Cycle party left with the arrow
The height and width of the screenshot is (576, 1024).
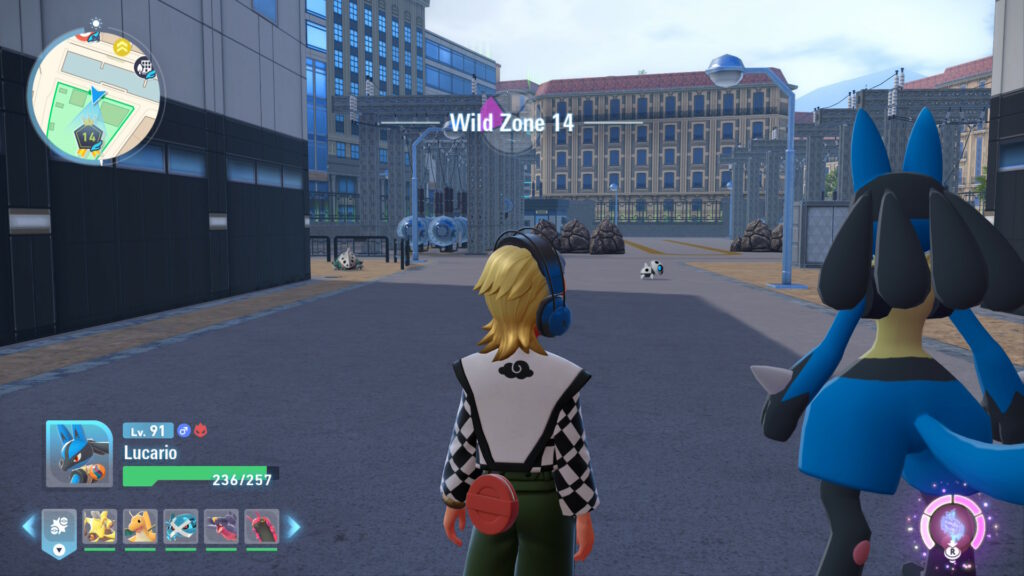click(29, 526)
